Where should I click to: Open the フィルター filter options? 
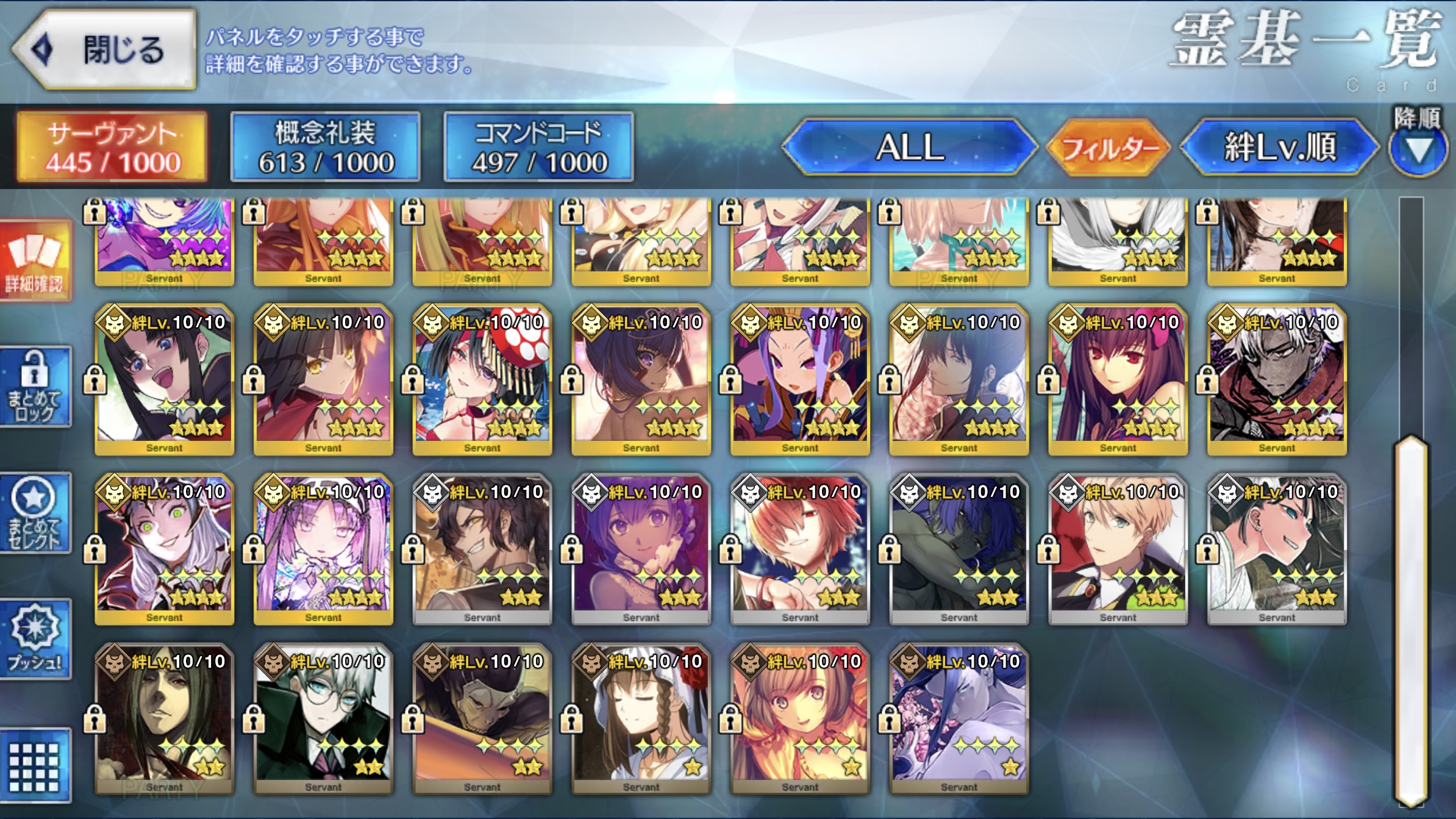1108,148
